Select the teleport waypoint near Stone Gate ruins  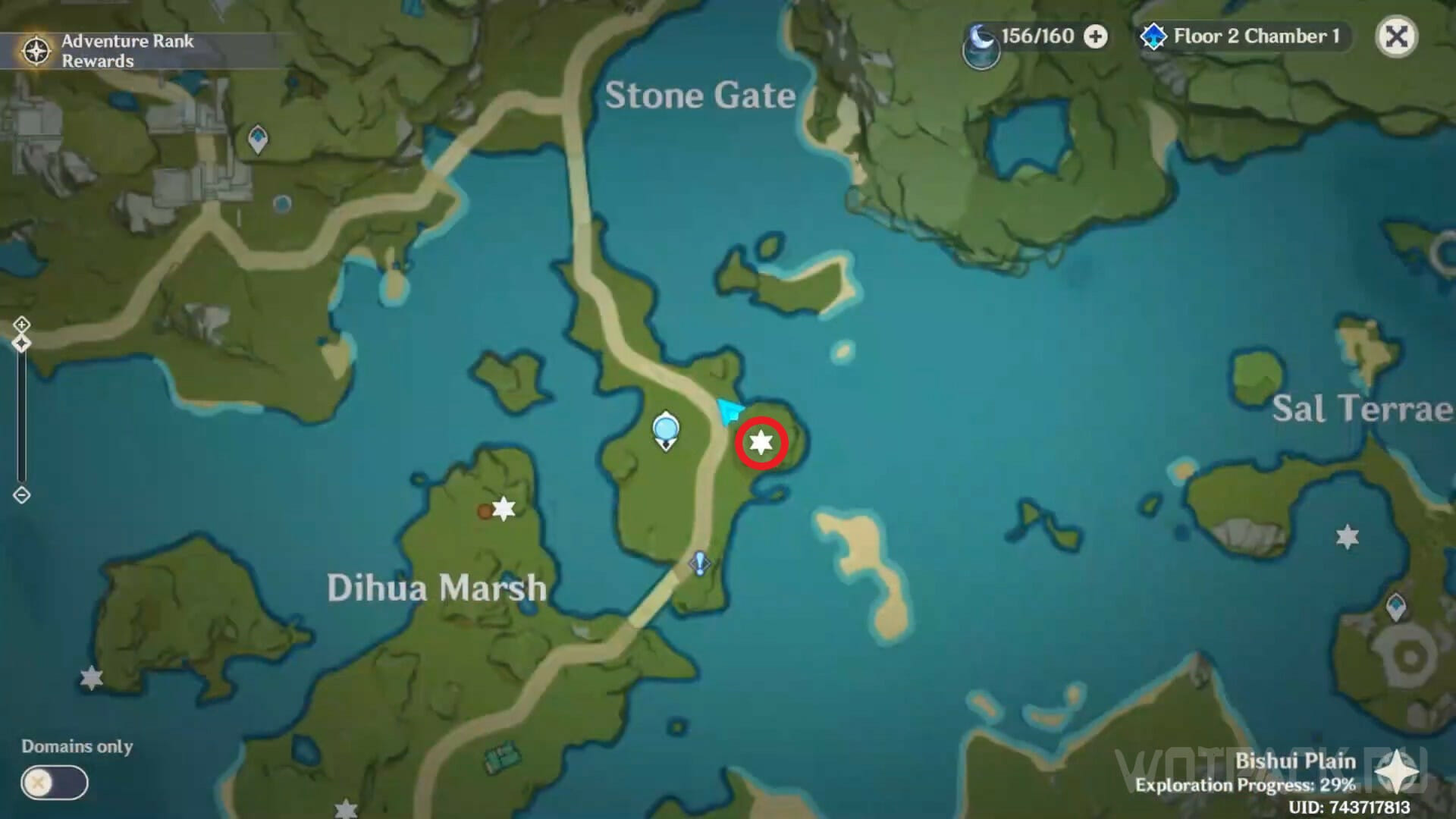(x=258, y=140)
